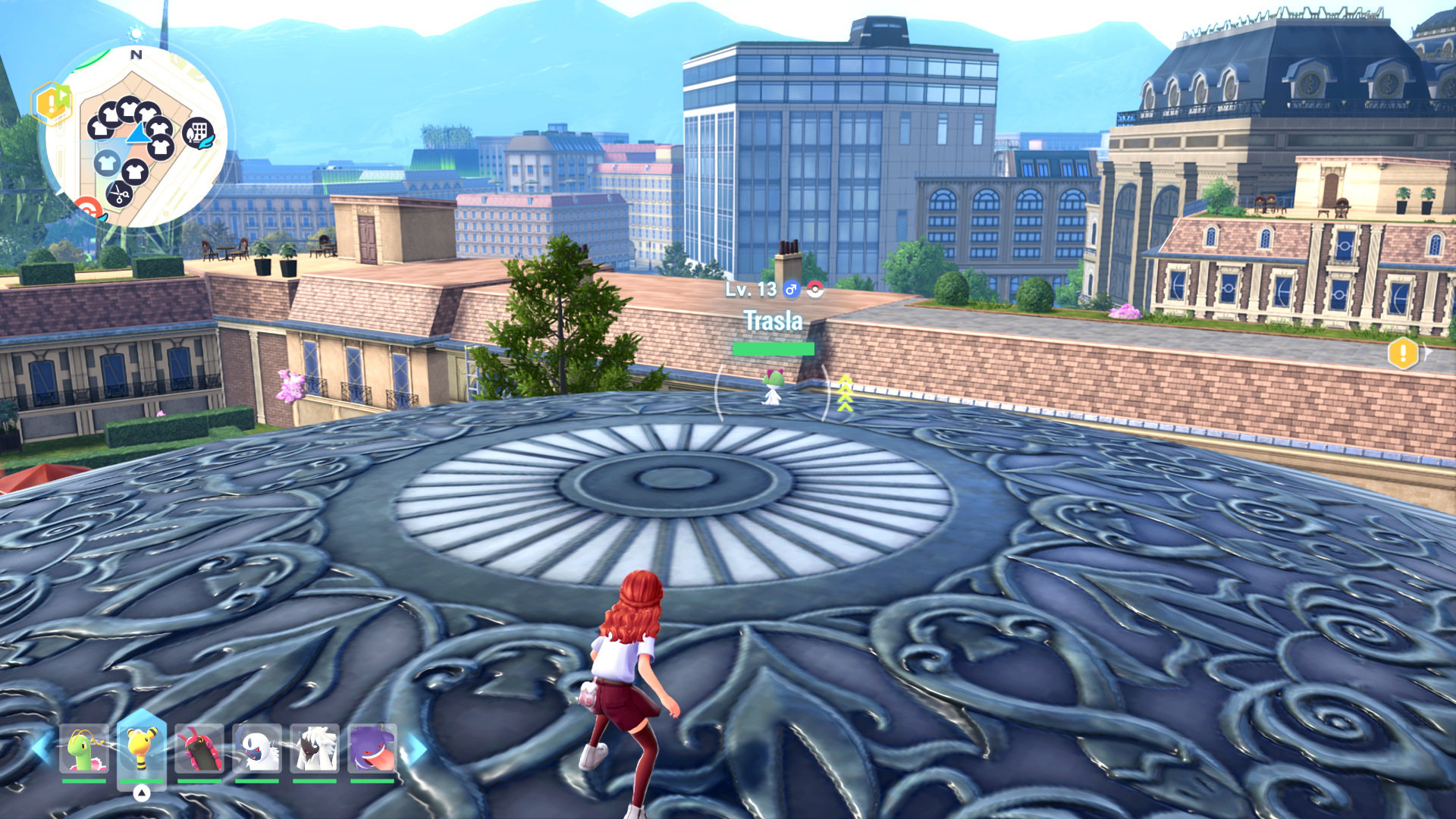This screenshot has width=1456, height=819.
Task: Click the yellow exclamation objective marker at right edge
Action: [x=1403, y=353]
